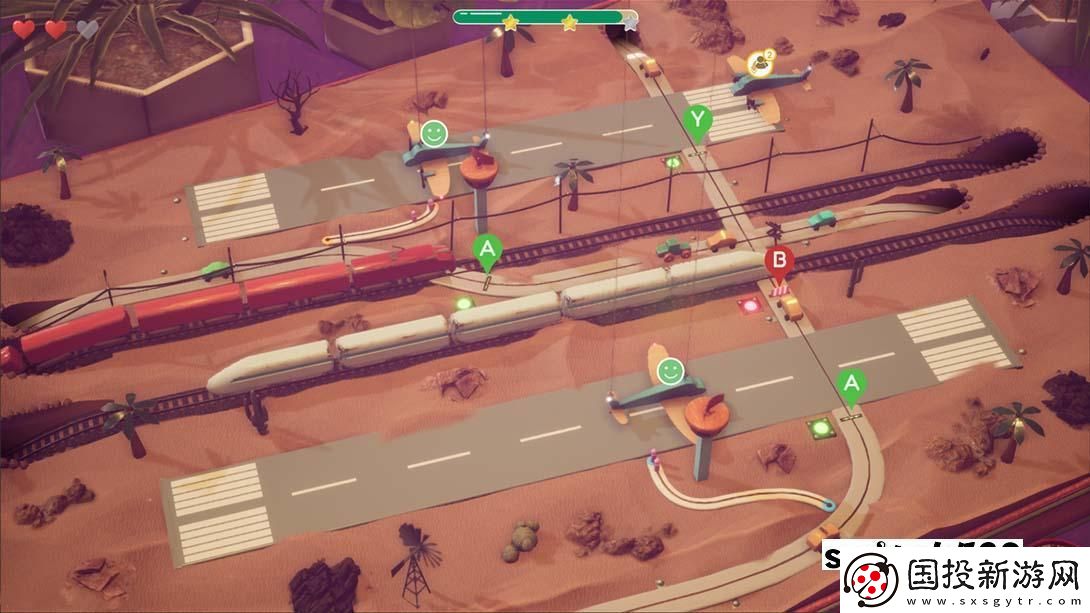Viewport: 1090px width, 613px height.
Task: Toggle the green A marker beside the red train
Action: coord(487,249)
